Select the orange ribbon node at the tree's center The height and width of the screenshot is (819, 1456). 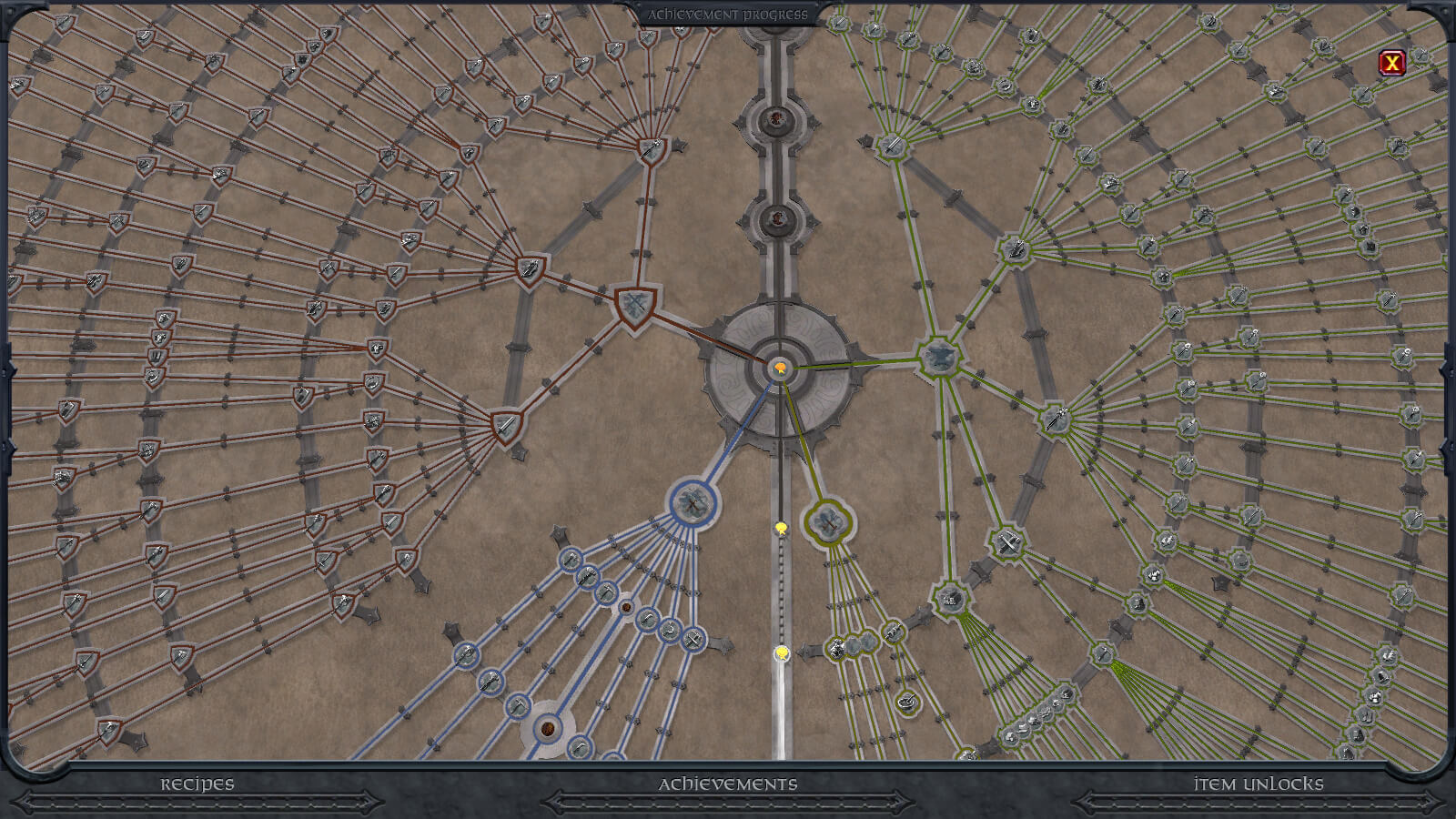(x=781, y=368)
